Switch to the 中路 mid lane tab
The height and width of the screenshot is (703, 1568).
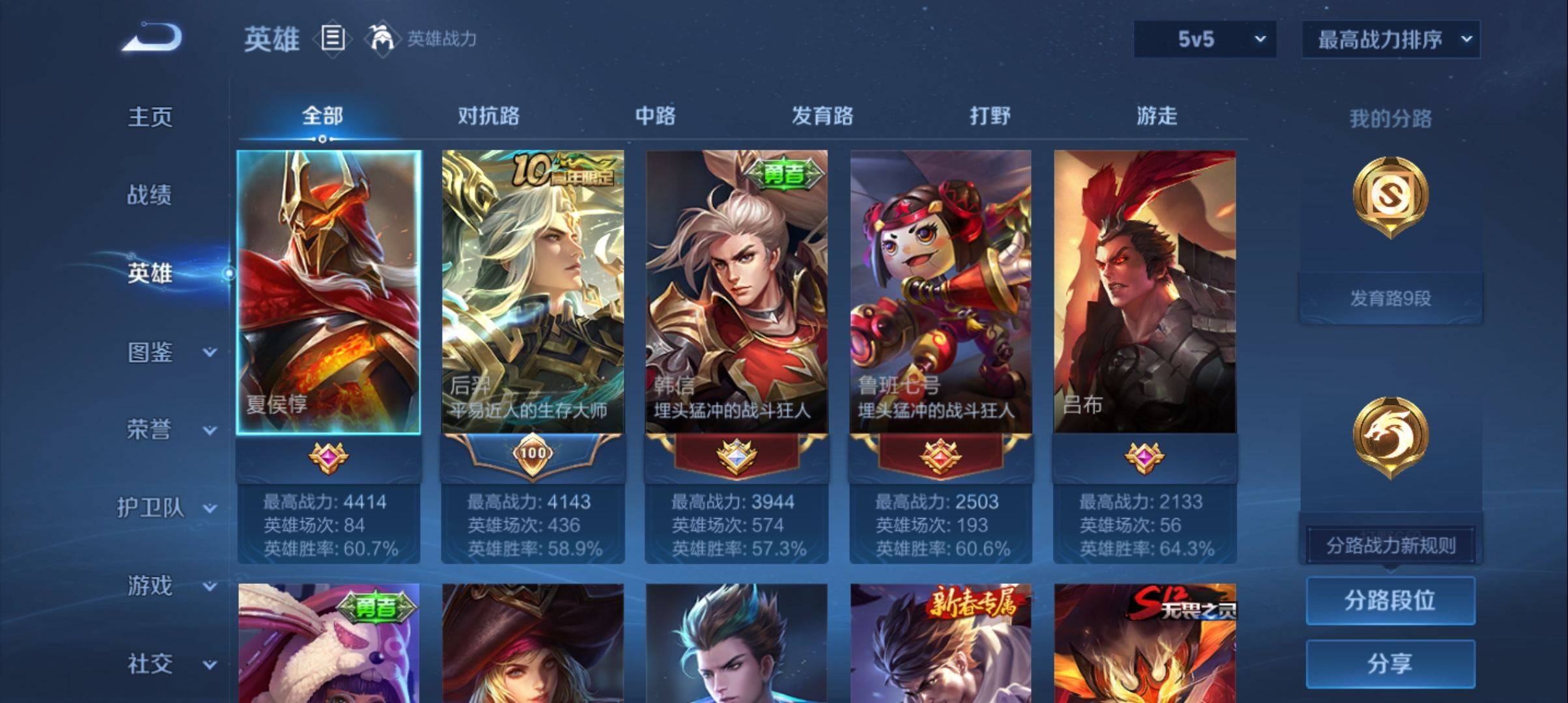click(x=655, y=116)
